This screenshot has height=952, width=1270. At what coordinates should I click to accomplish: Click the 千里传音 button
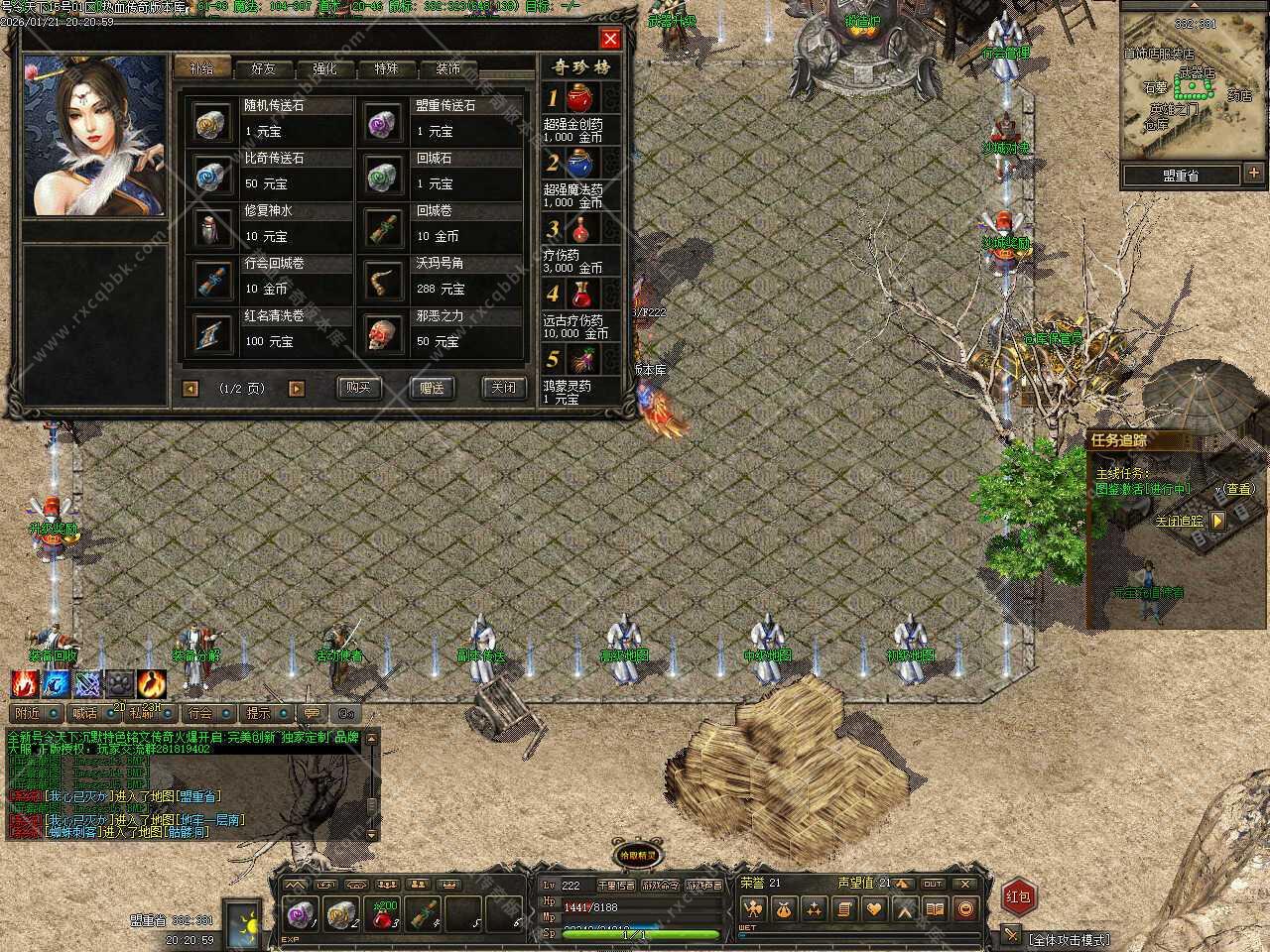(x=615, y=885)
